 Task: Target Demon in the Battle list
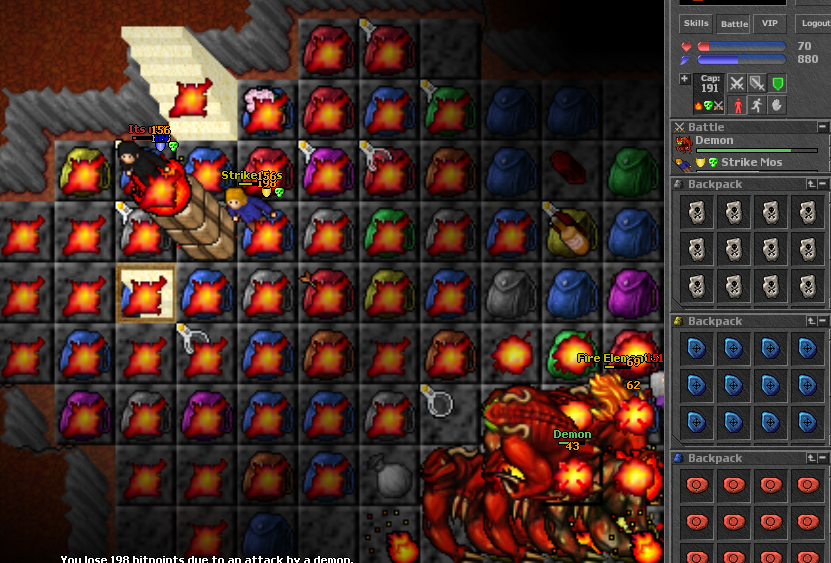click(714, 142)
